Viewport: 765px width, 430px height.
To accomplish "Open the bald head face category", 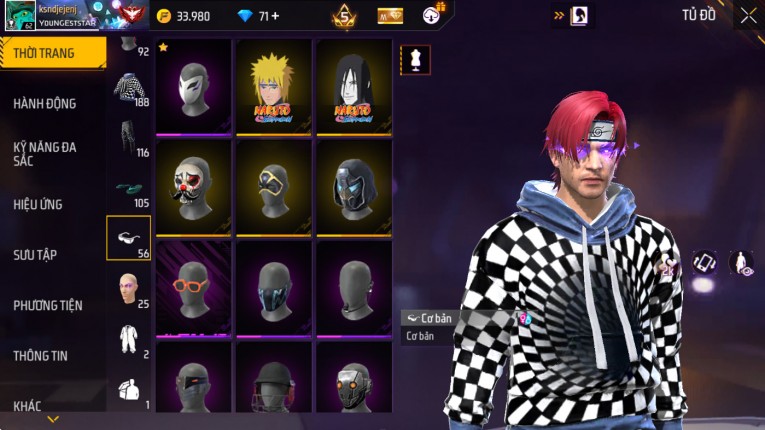I will [128, 287].
